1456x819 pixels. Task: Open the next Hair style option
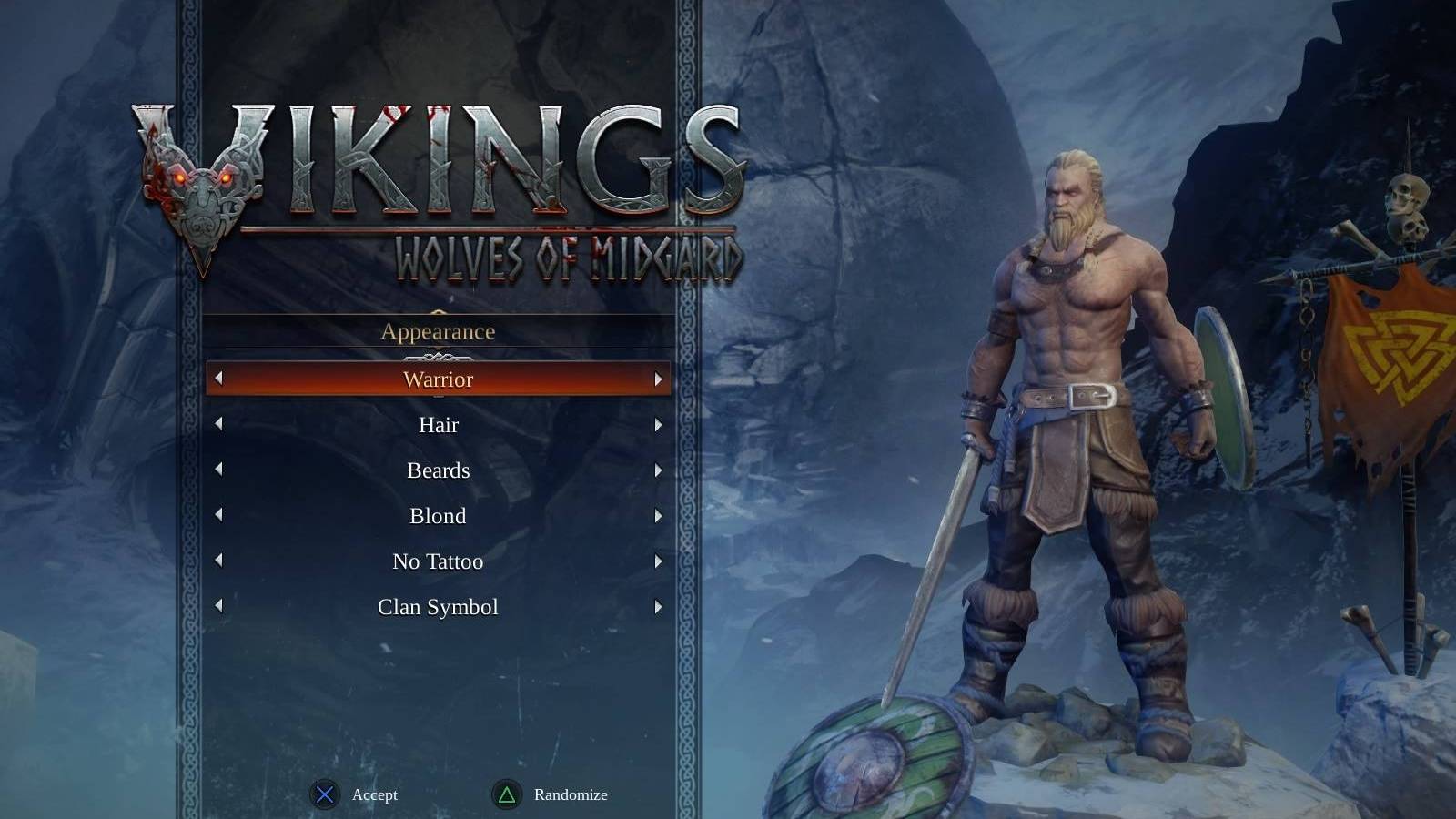[659, 425]
